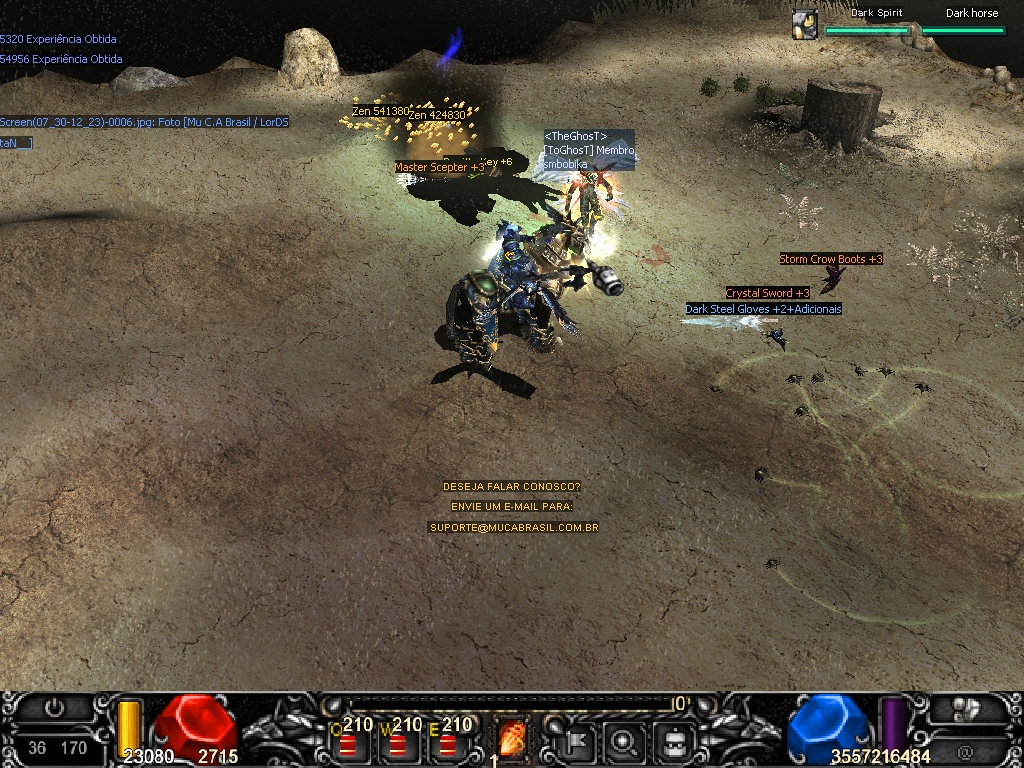Use the Q hotkey potion slot
The width and height of the screenshot is (1024, 768).
click(x=347, y=742)
